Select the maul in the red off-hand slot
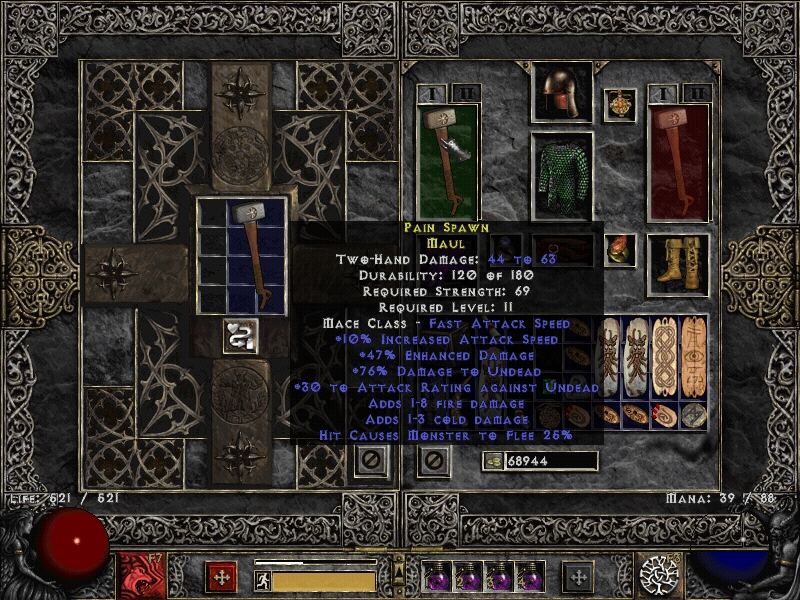Image resolution: width=800 pixels, height=600 pixels. click(x=680, y=160)
